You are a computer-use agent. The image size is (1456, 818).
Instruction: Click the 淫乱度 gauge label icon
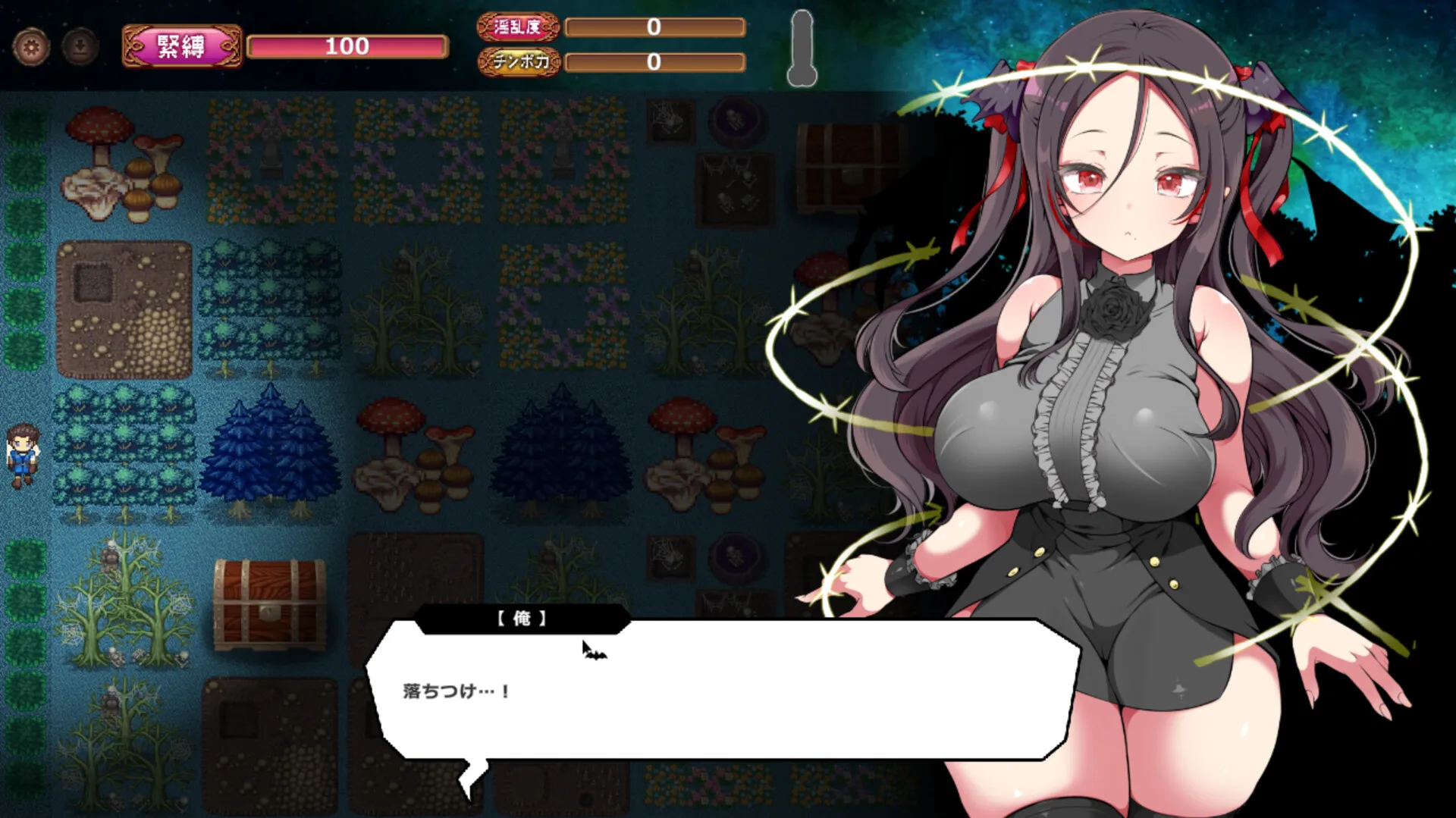(518, 29)
